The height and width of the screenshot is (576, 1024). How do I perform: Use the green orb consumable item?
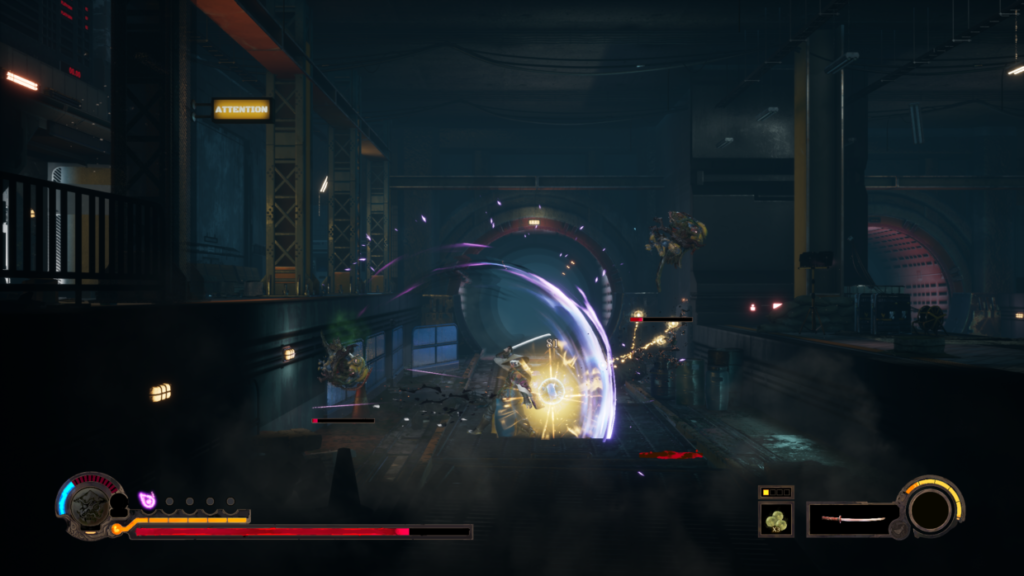coord(775,520)
